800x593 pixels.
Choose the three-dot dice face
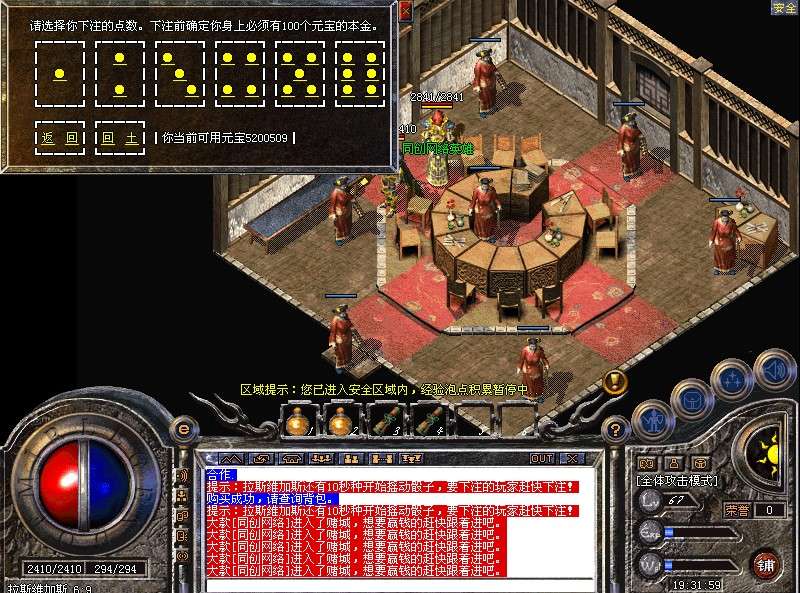point(180,73)
